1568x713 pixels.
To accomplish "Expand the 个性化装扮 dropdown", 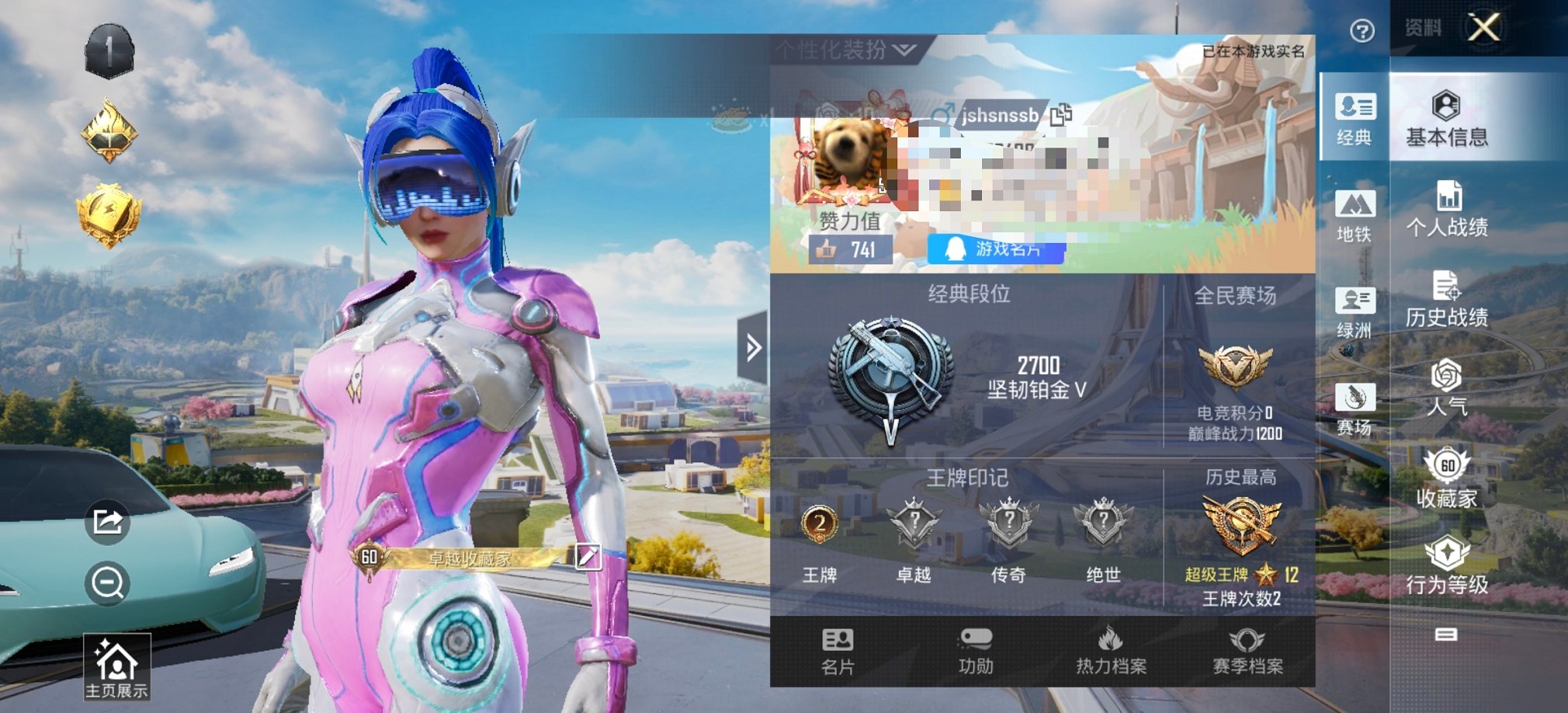I will pyautogui.click(x=845, y=50).
